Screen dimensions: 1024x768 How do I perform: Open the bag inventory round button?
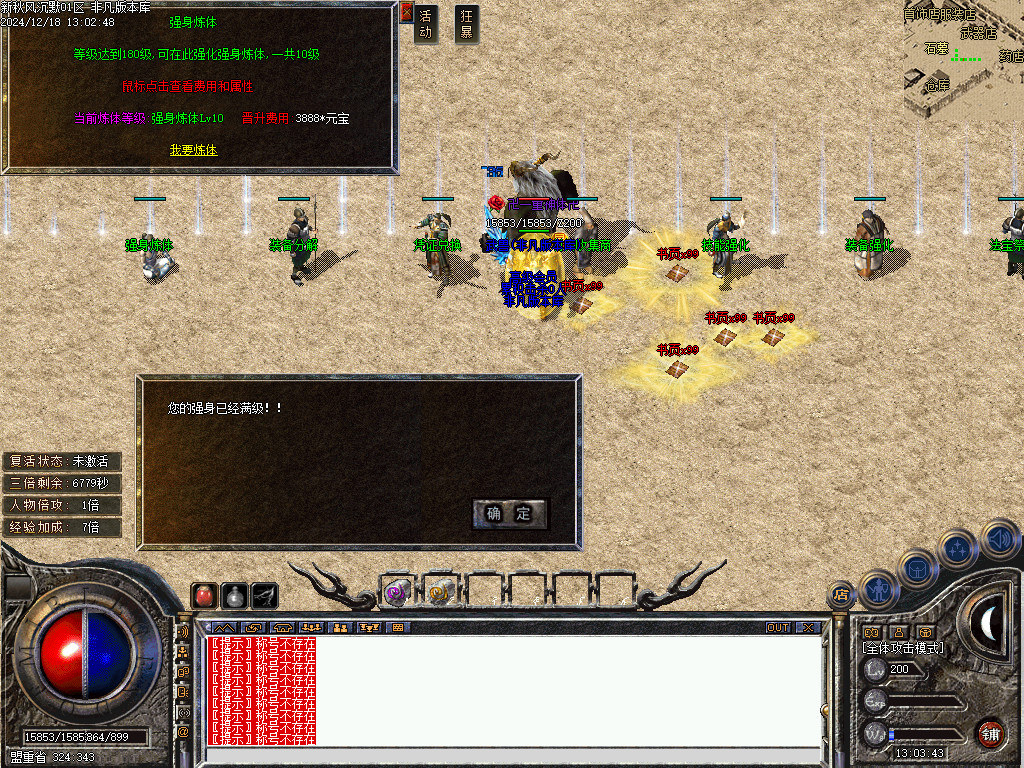(918, 568)
